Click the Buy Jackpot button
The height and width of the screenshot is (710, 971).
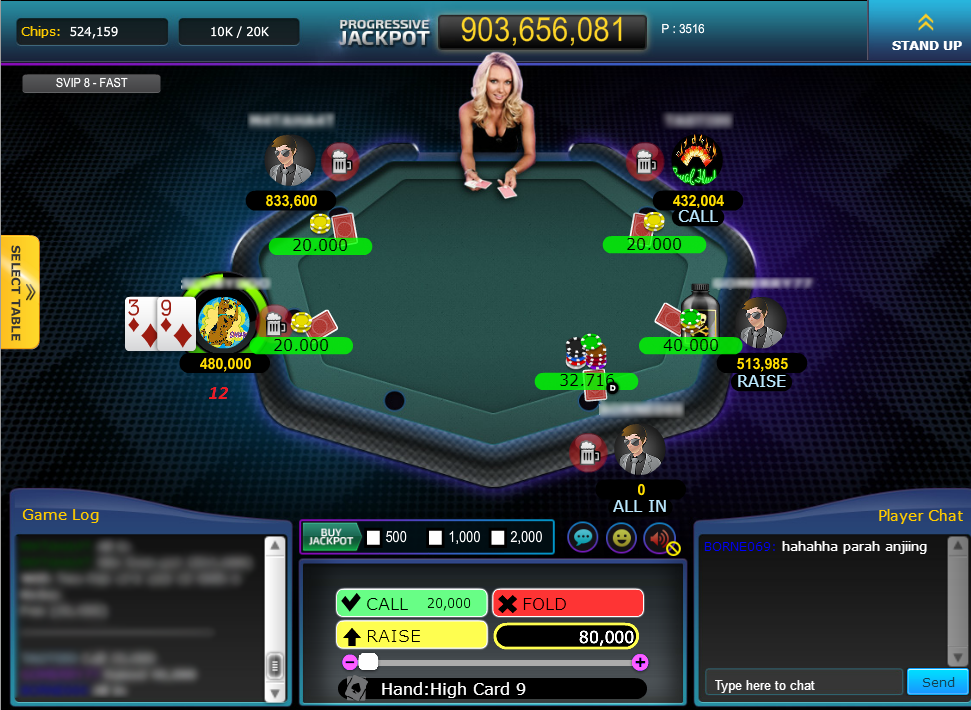[x=331, y=537]
